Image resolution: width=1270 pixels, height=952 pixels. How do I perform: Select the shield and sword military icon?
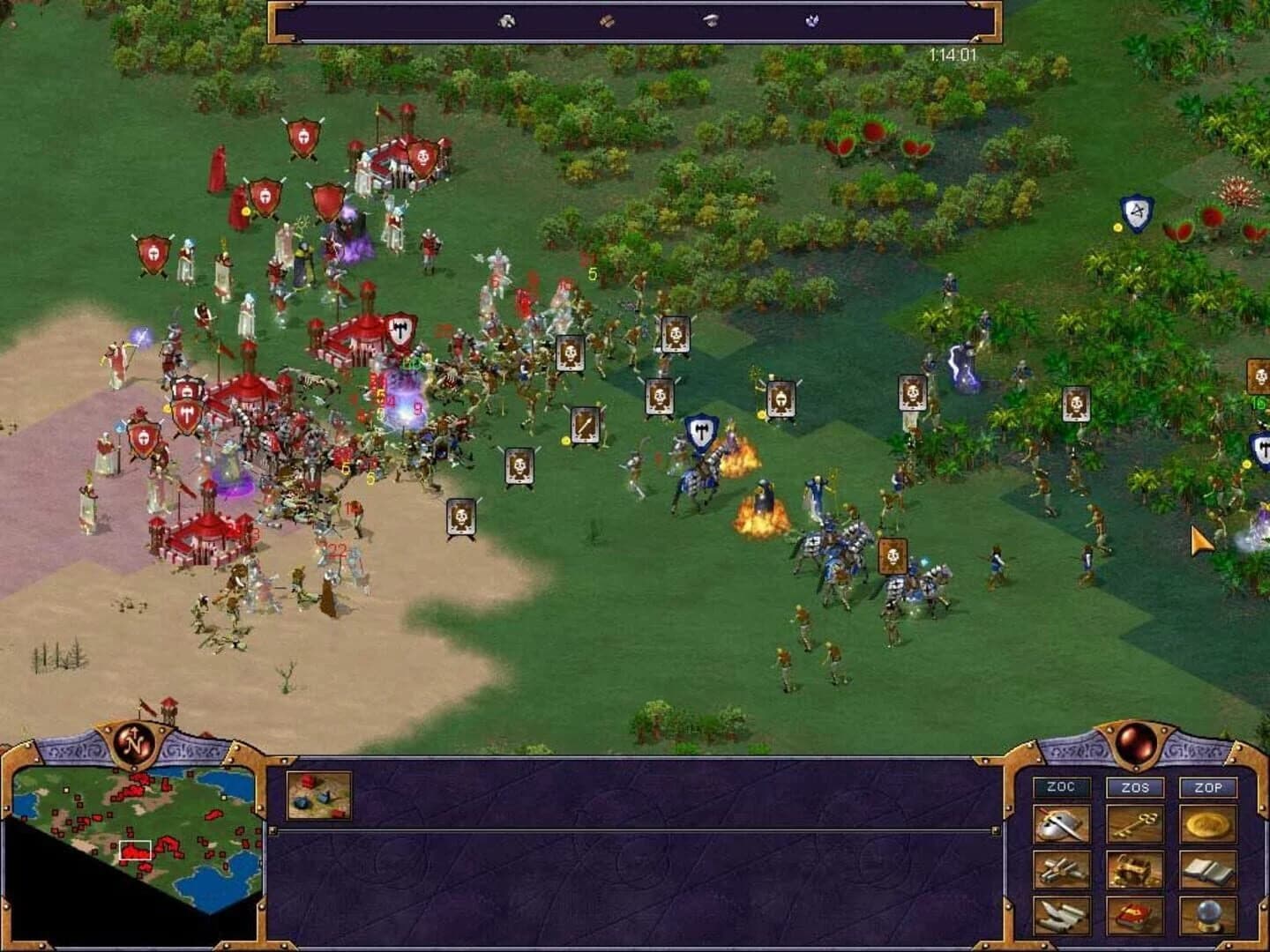point(1063,824)
